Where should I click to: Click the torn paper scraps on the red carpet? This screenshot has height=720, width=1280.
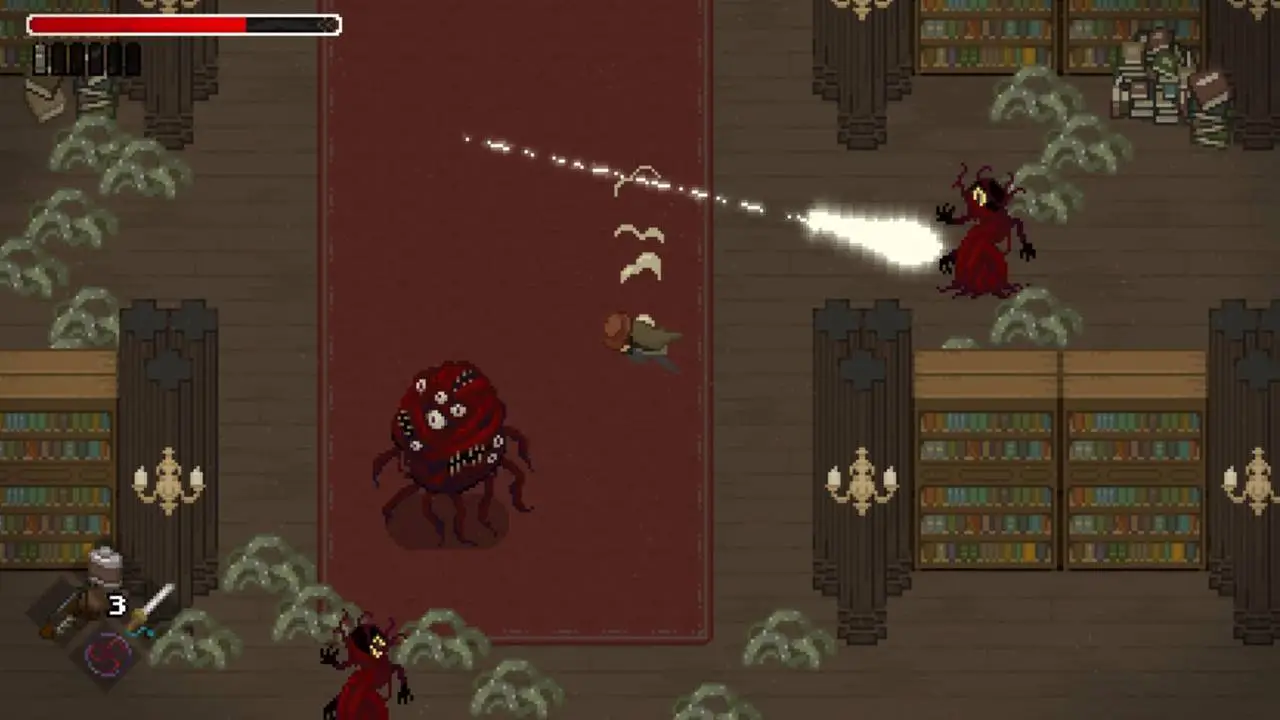[x=640, y=250]
